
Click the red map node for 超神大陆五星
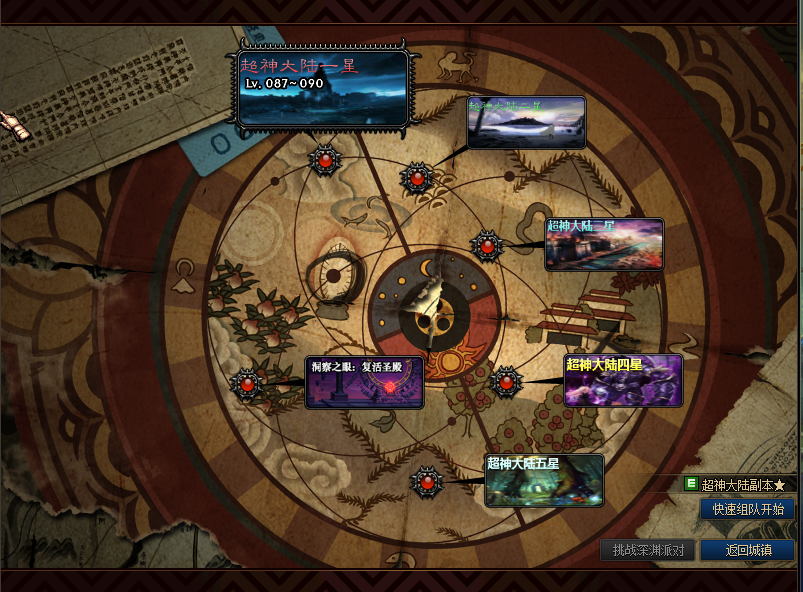[427, 482]
